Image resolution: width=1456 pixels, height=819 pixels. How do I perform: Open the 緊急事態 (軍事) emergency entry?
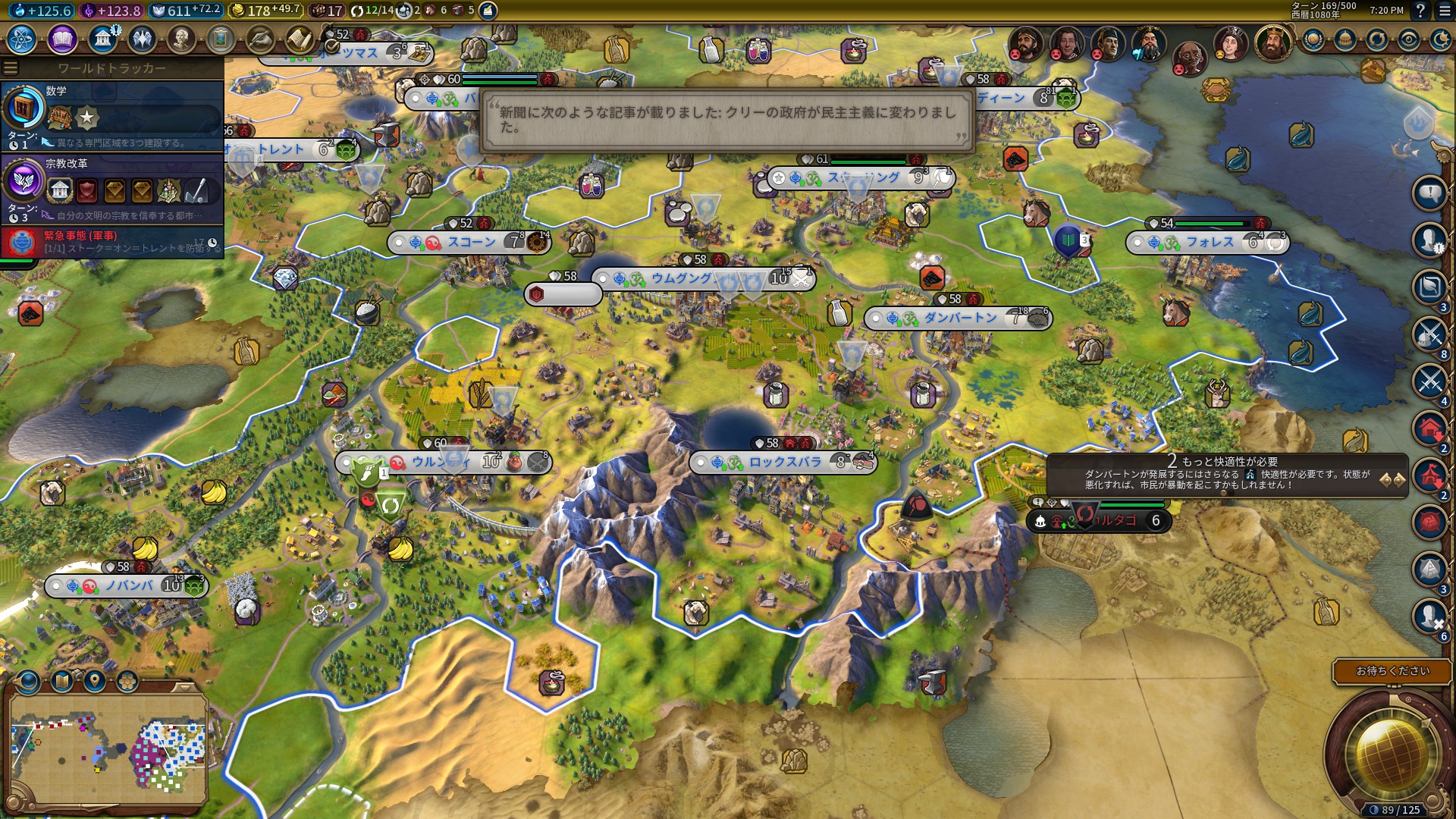(112, 242)
